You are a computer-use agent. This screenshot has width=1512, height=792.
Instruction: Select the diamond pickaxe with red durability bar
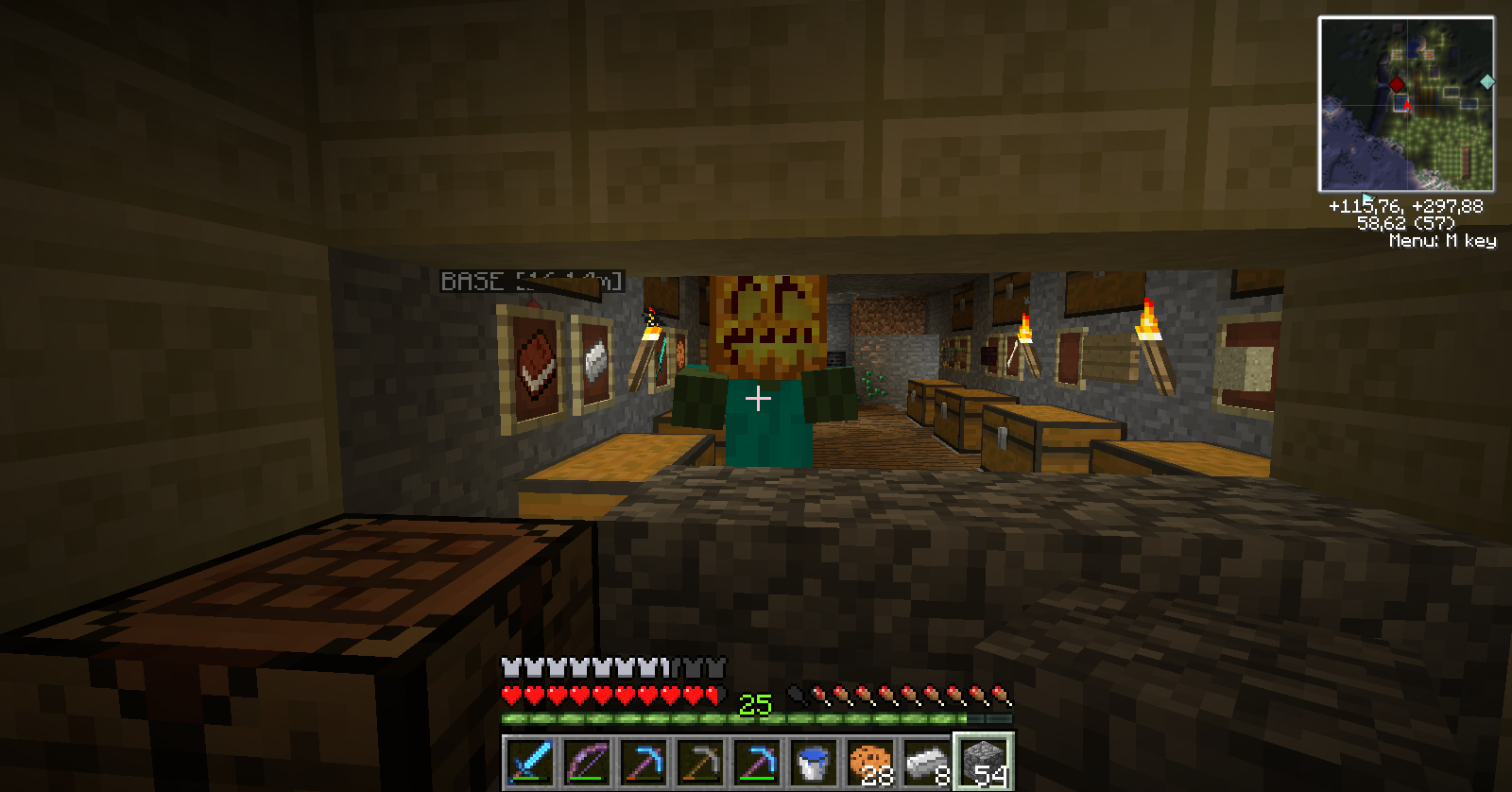coord(644,762)
